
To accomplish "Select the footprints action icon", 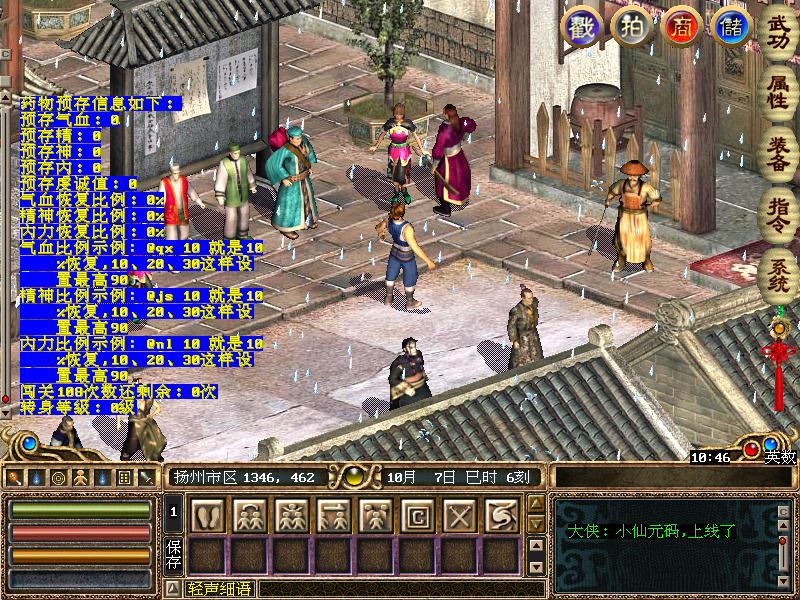I will (x=207, y=515).
